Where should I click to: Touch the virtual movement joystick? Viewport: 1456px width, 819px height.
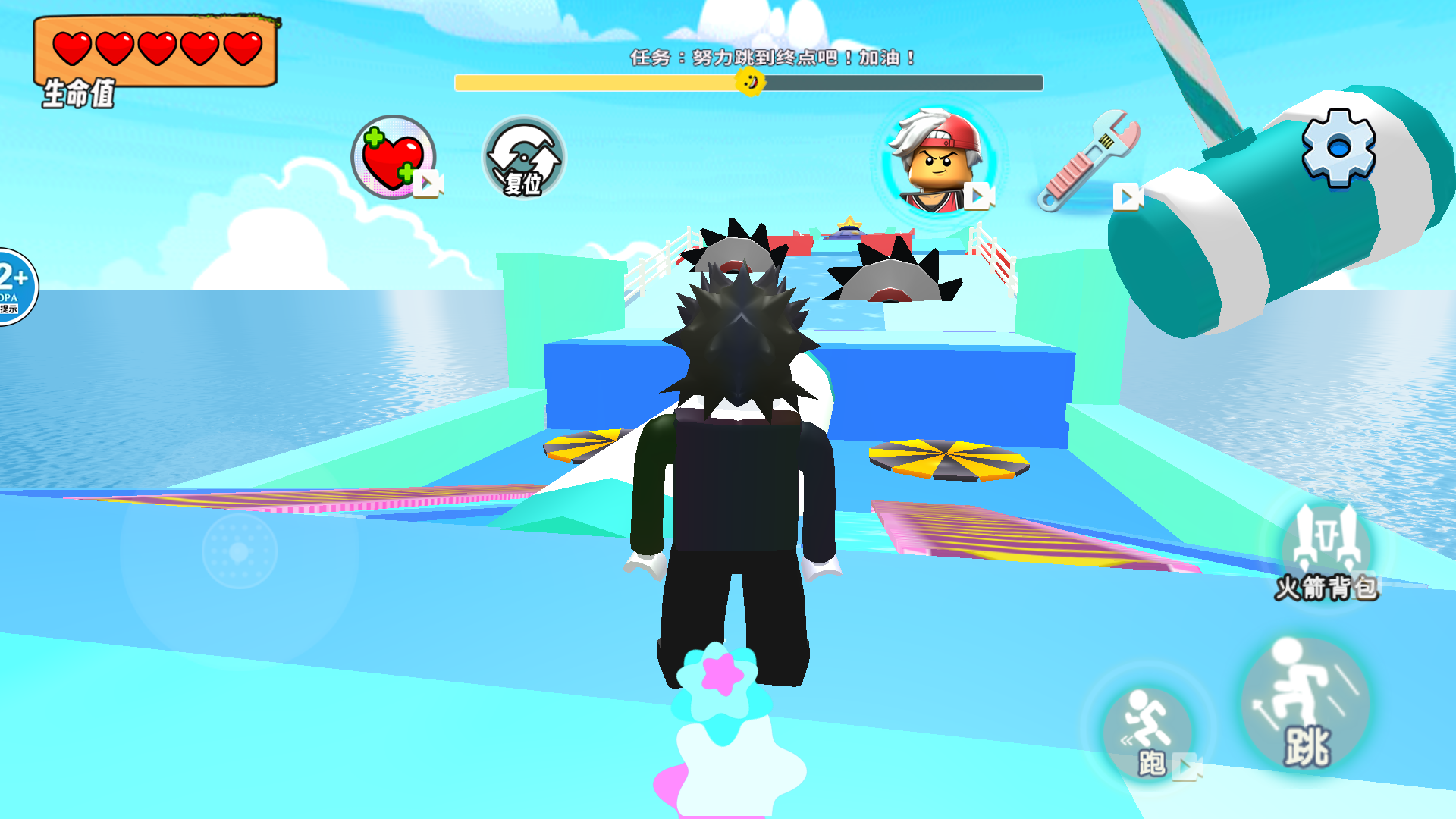click(x=240, y=551)
